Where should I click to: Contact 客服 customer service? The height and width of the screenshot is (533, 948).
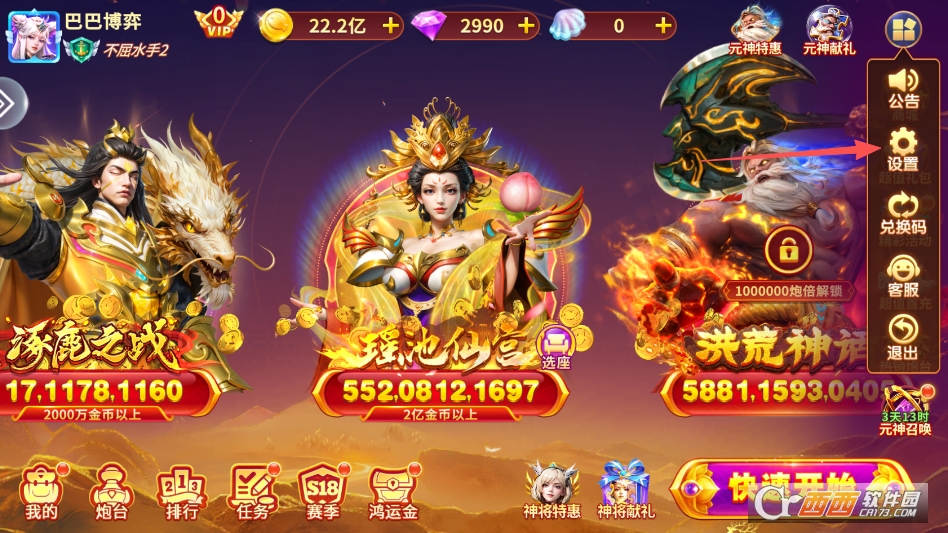[x=902, y=276]
